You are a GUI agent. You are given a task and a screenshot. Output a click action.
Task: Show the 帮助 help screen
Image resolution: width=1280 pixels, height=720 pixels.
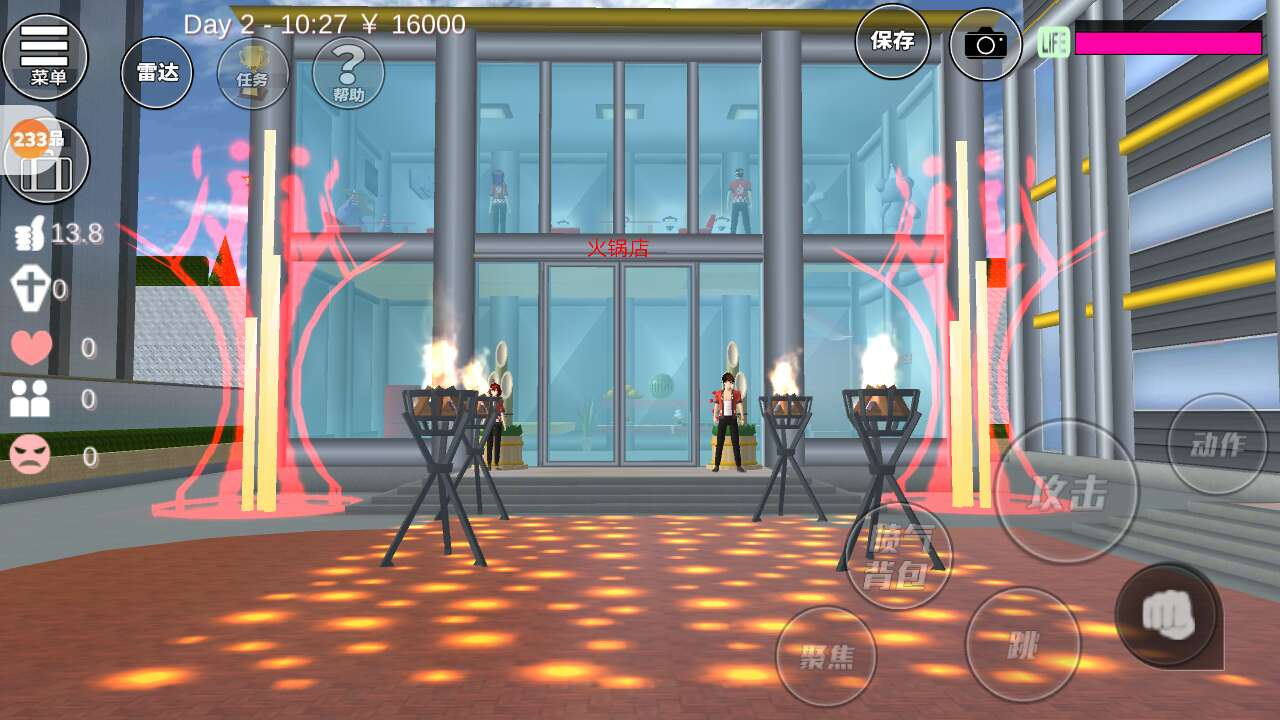pos(348,73)
